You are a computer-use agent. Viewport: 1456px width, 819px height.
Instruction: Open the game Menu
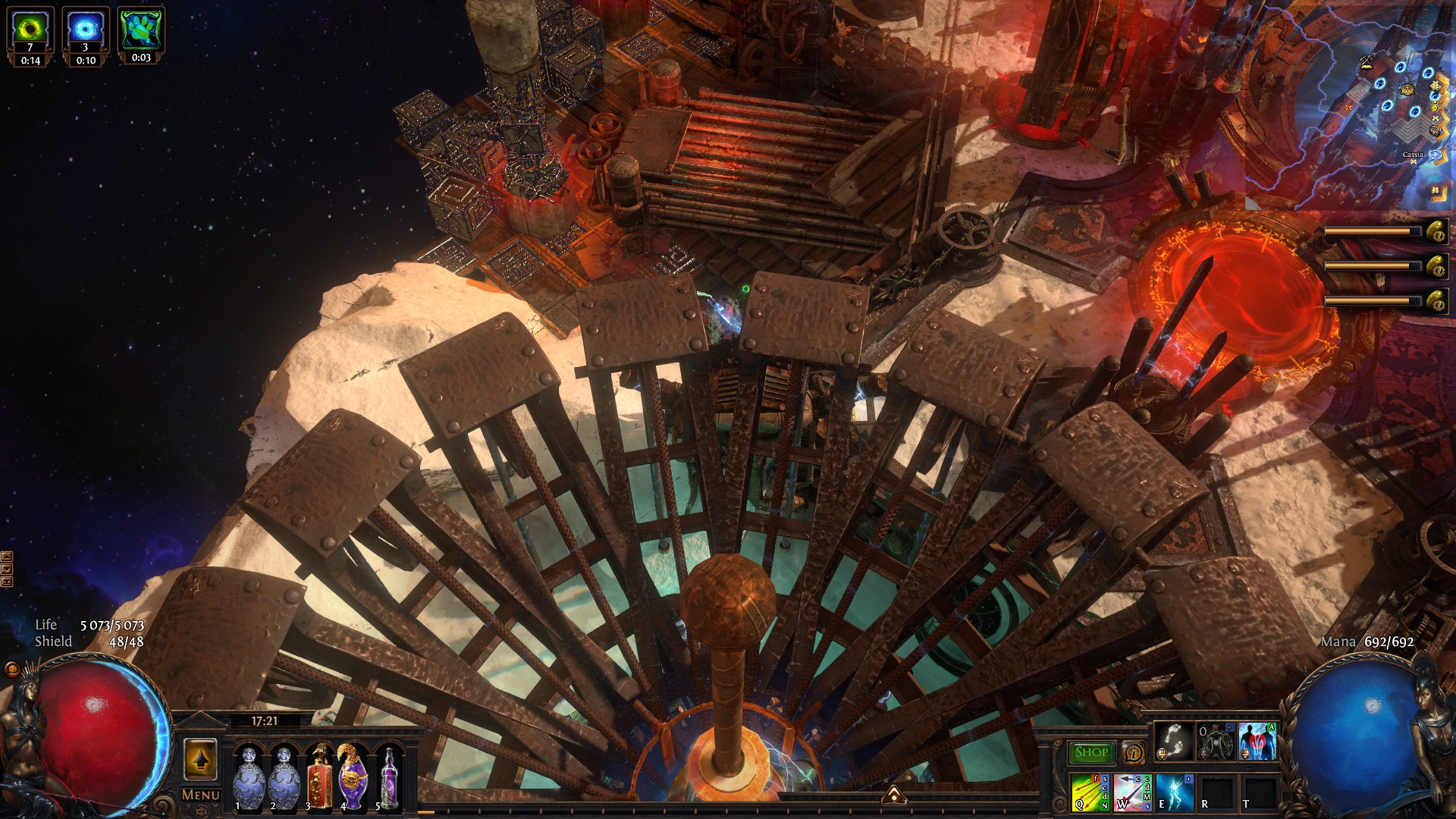point(201,795)
